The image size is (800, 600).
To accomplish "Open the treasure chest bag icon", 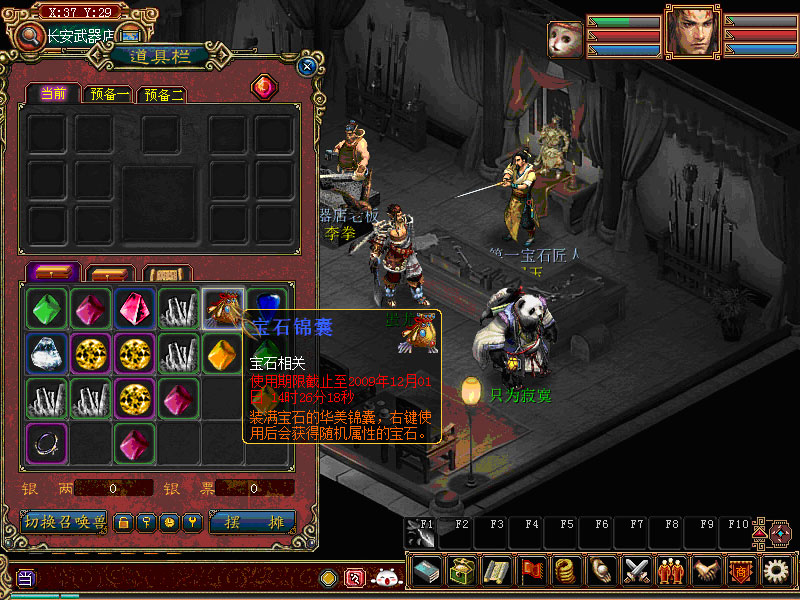I will pos(462,571).
